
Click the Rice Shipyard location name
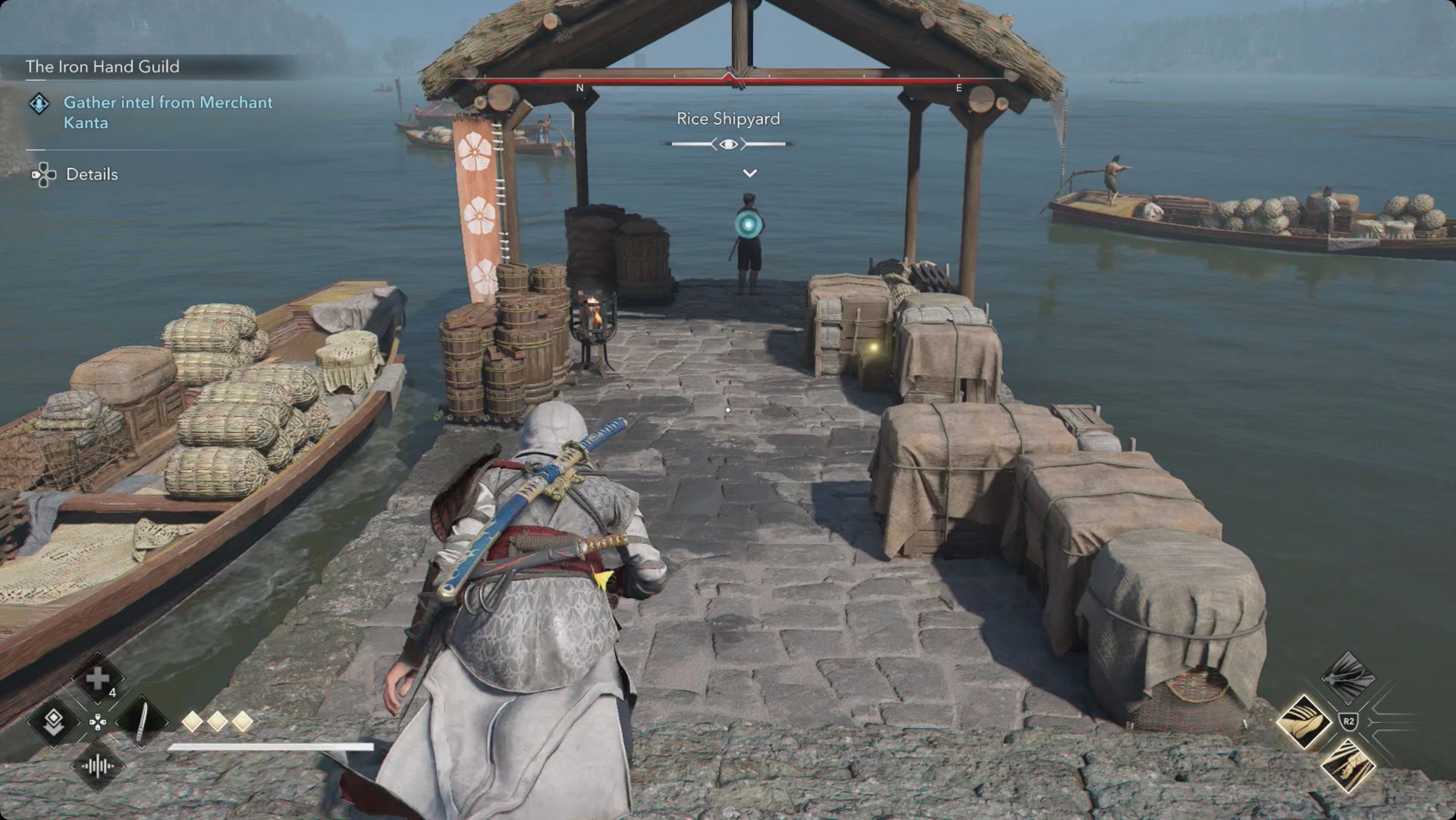click(728, 119)
